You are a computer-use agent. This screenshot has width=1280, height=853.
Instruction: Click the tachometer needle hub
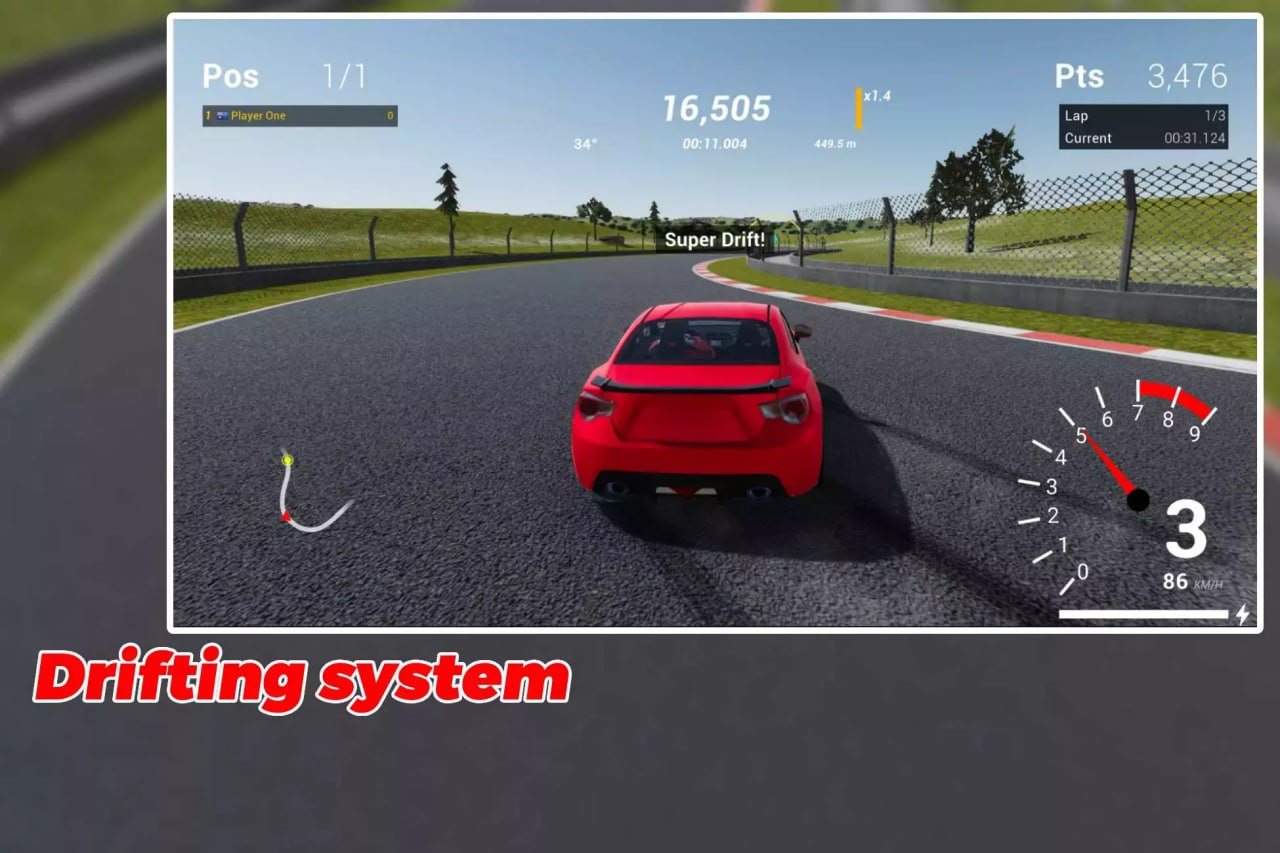click(1137, 501)
